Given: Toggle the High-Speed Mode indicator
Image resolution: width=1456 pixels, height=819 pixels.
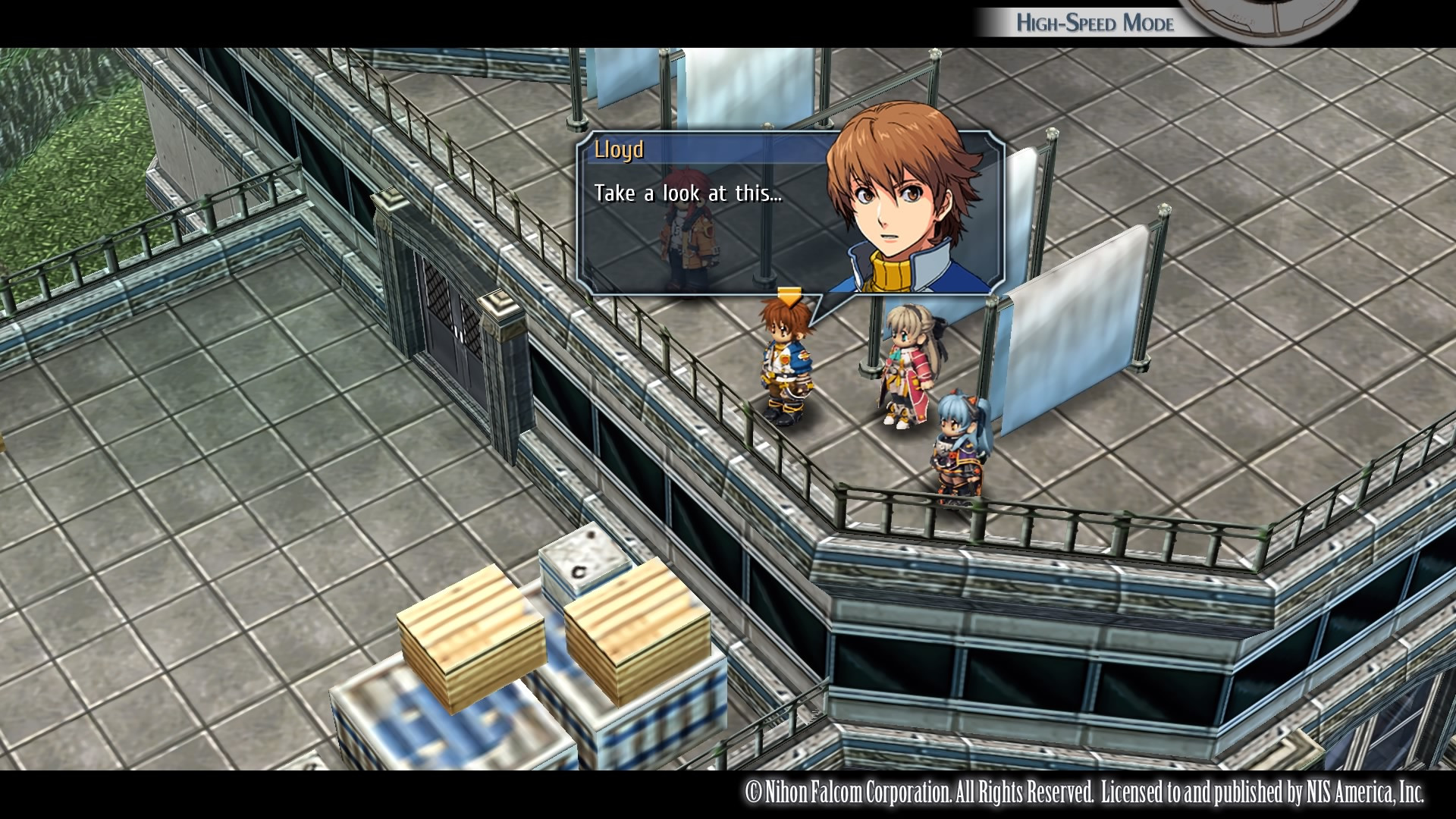Looking at the screenshot, I should 1094,23.
